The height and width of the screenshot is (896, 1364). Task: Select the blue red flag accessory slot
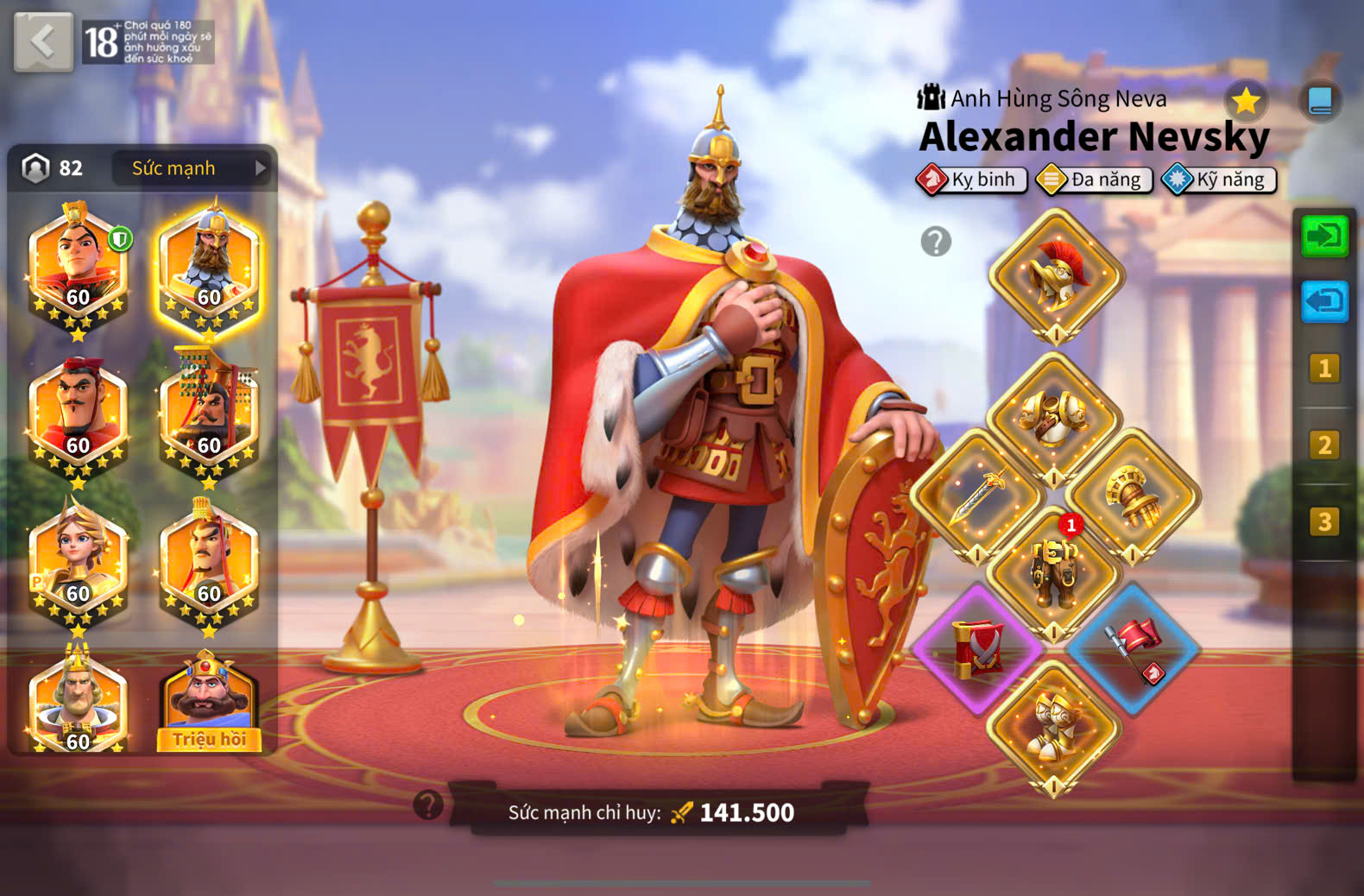(x=1133, y=649)
